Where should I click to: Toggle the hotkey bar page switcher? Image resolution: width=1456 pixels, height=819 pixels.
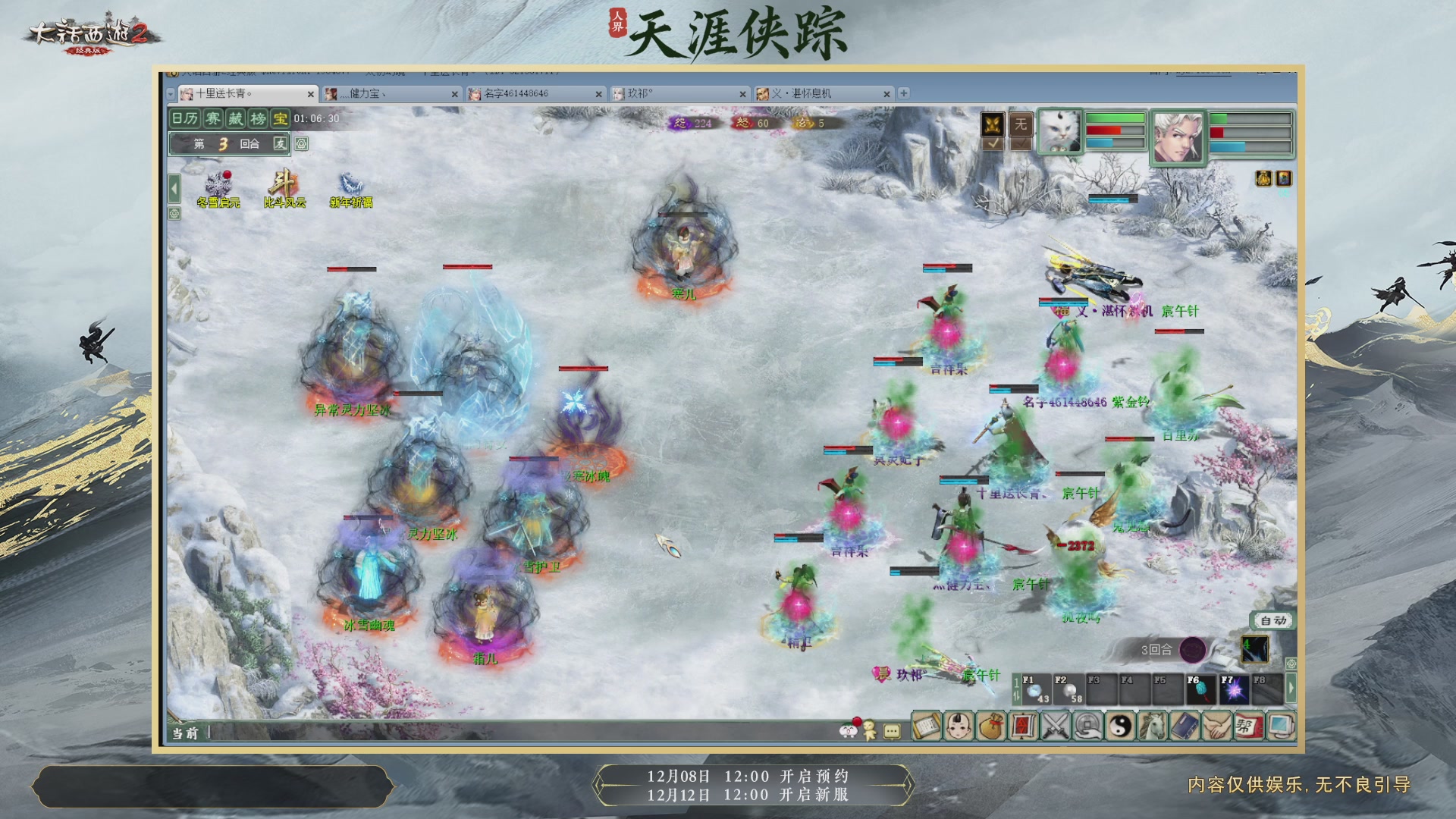point(1016,689)
